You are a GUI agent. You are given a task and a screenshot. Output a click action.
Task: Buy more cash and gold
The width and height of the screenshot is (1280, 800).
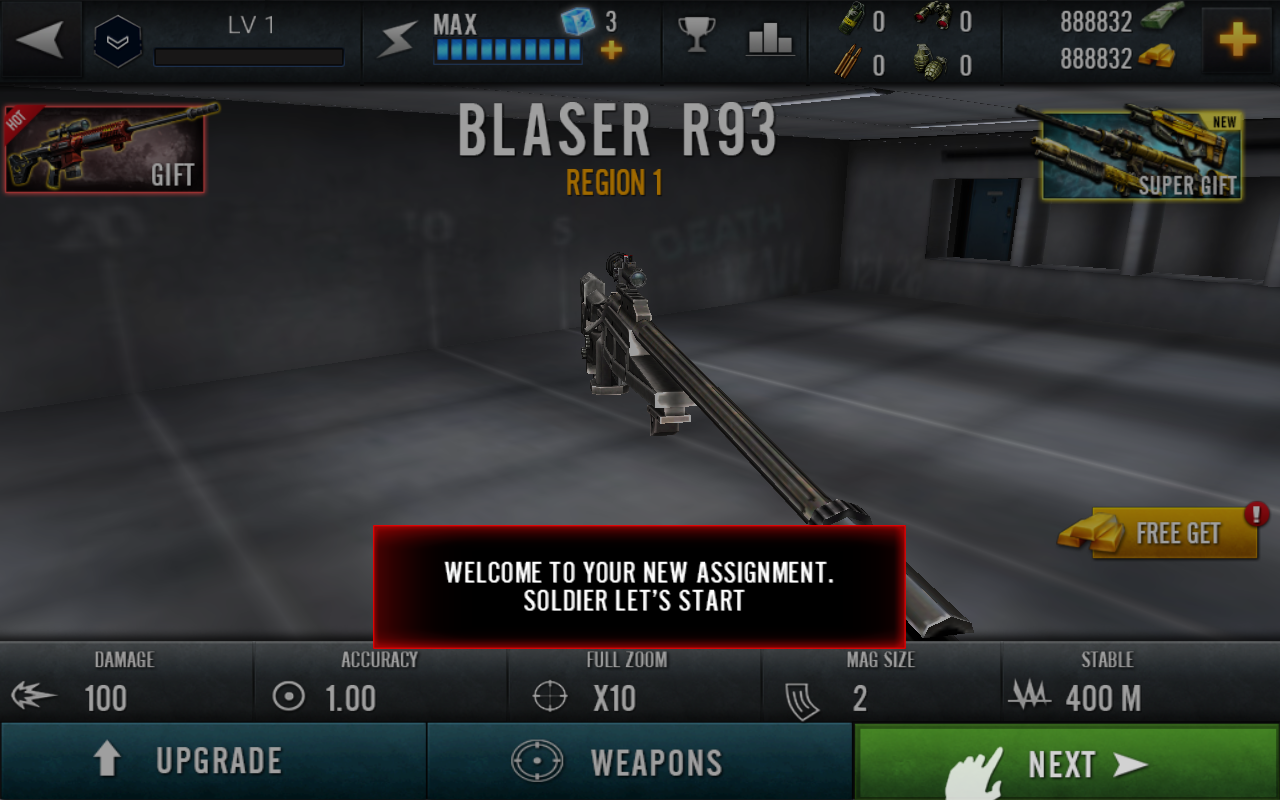click(x=1238, y=40)
